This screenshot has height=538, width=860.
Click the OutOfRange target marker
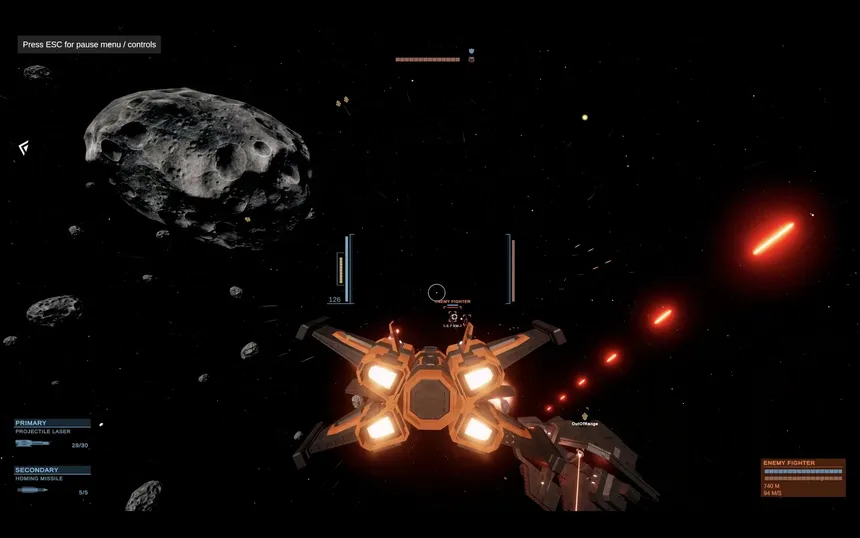(x=585, y=416)
